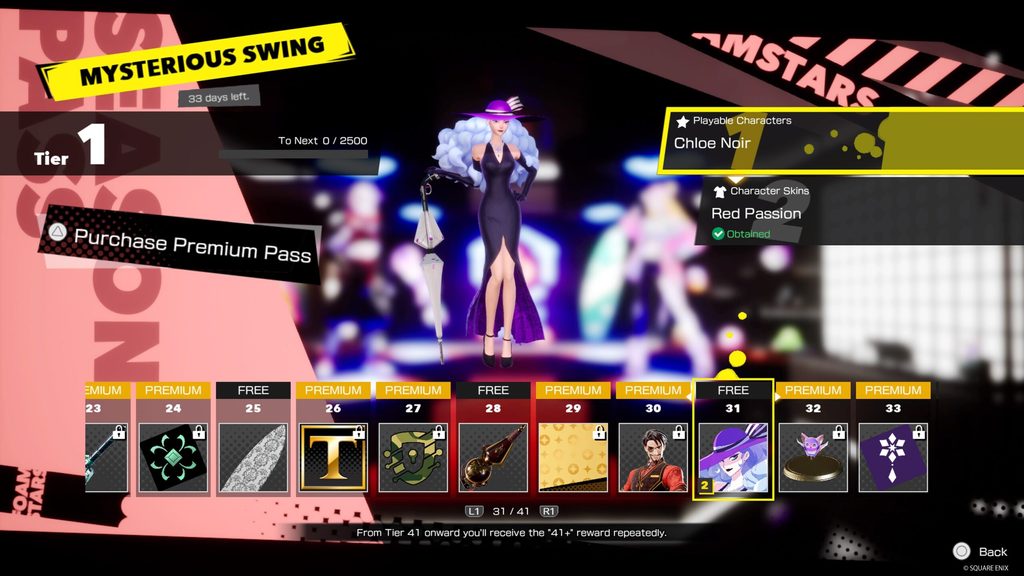Image resolution: width=1024 pixels, height=576 pixels.
Task: Select tier 31 Chloe Noir portrait tile
Action: tap(733, 457)
